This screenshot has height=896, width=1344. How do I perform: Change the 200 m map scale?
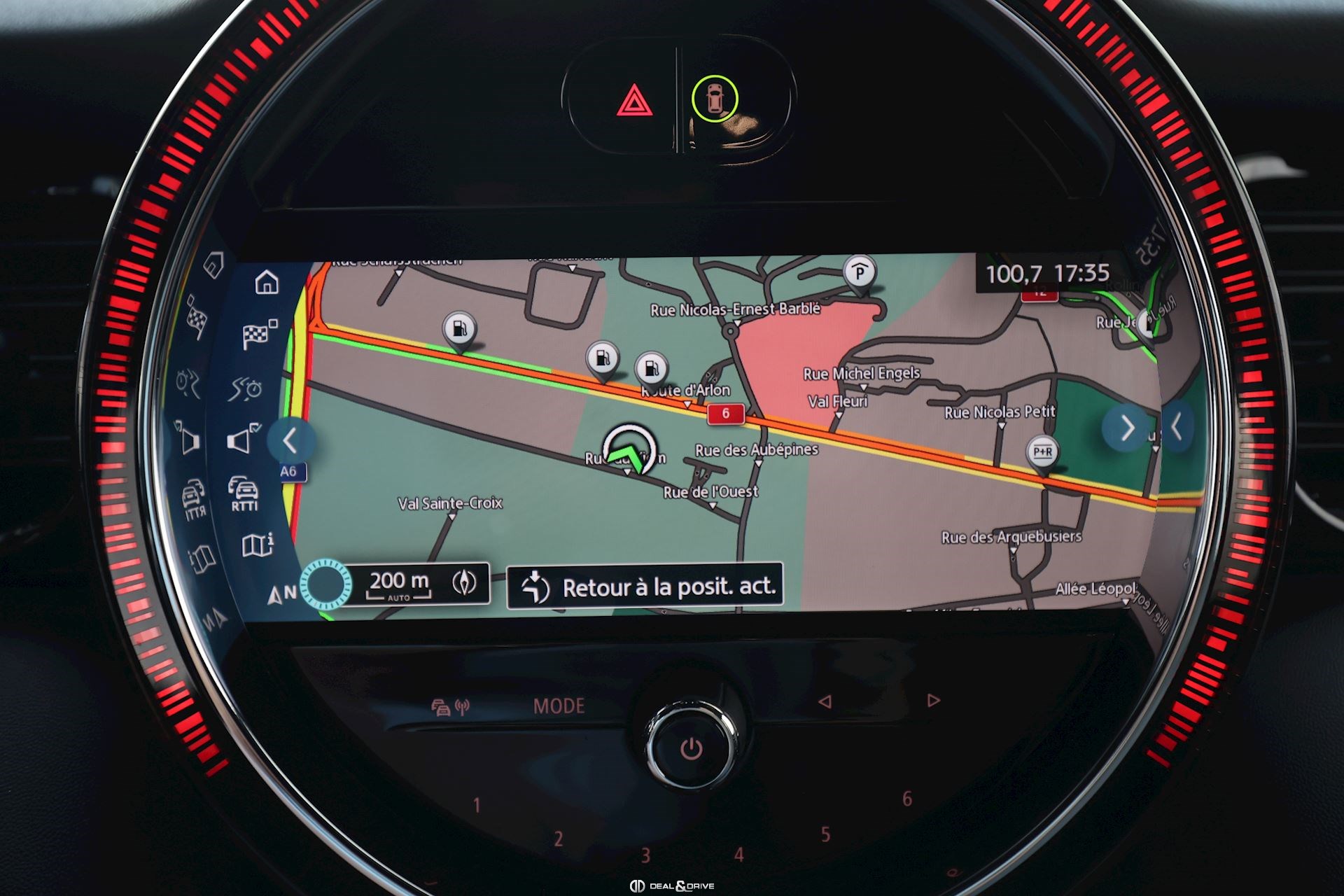pyautogui.click(x=399, y=583)
